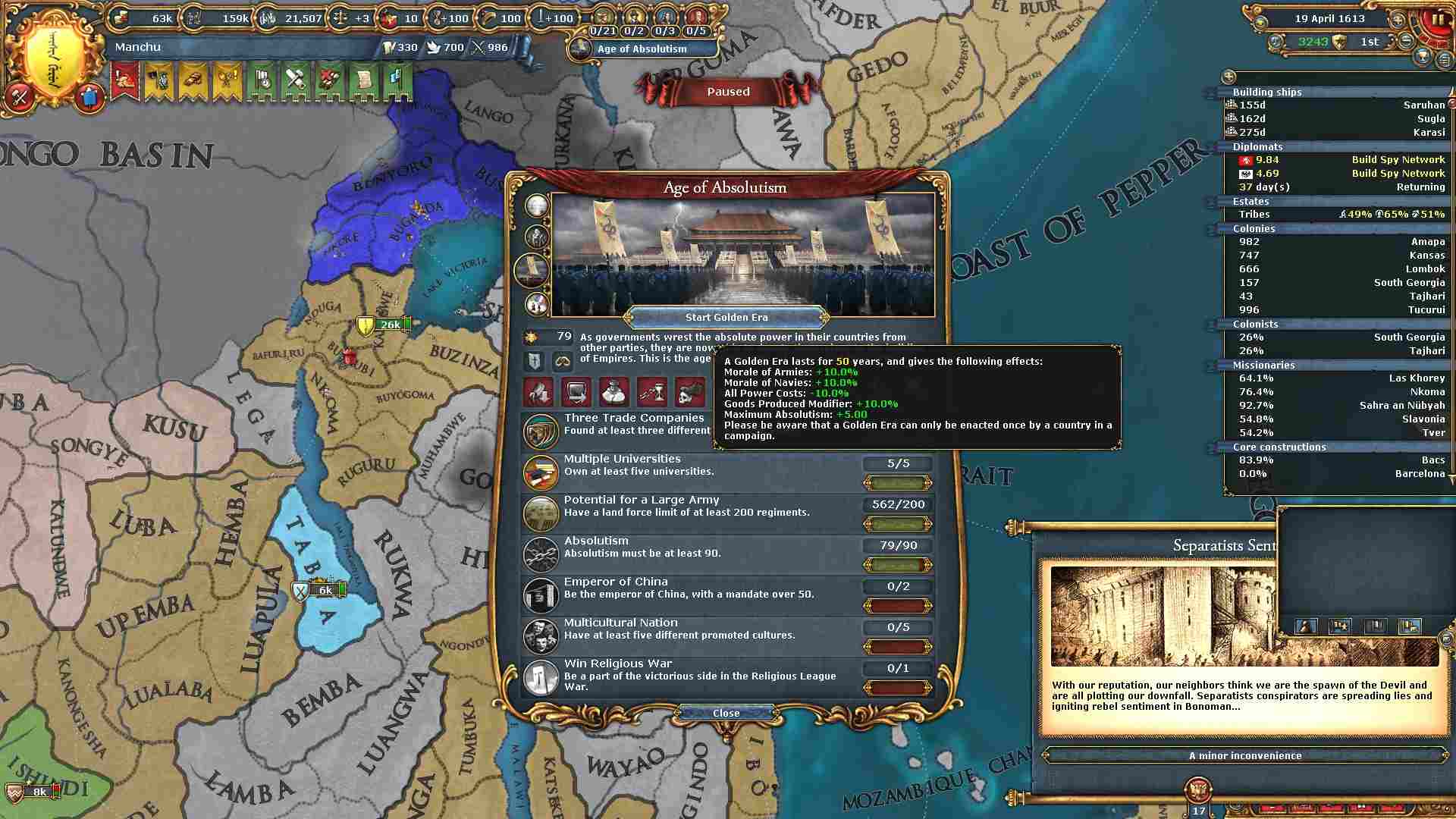
Task: Select the skull age ability icon
Action: point(689,392)
